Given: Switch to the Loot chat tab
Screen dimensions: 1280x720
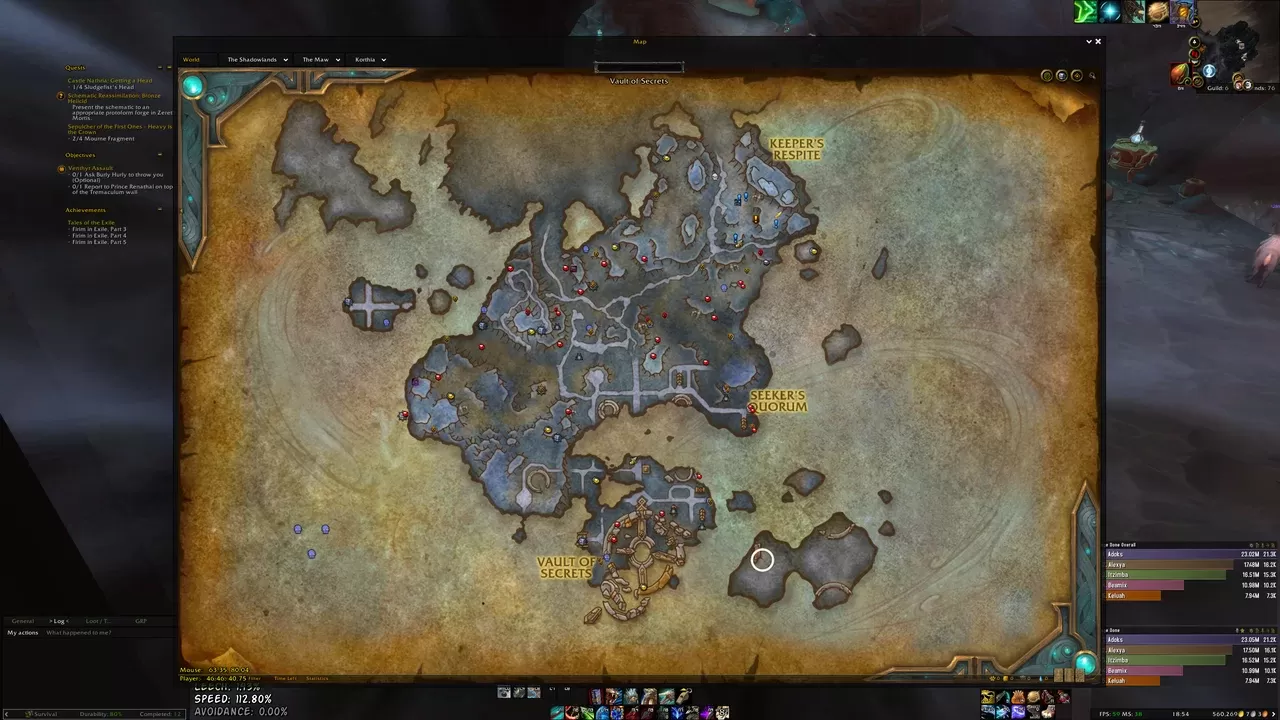Looking at the screenshot, I should tap(99, 621).
